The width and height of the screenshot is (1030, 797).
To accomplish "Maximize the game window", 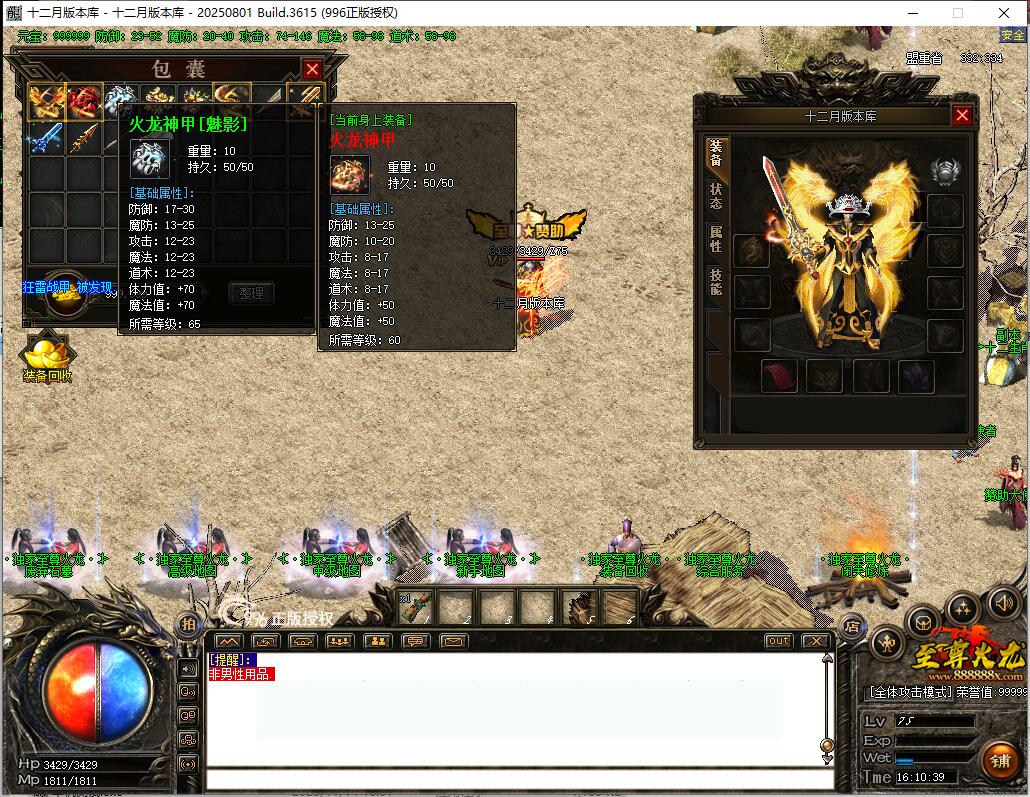I will [957, 13].
